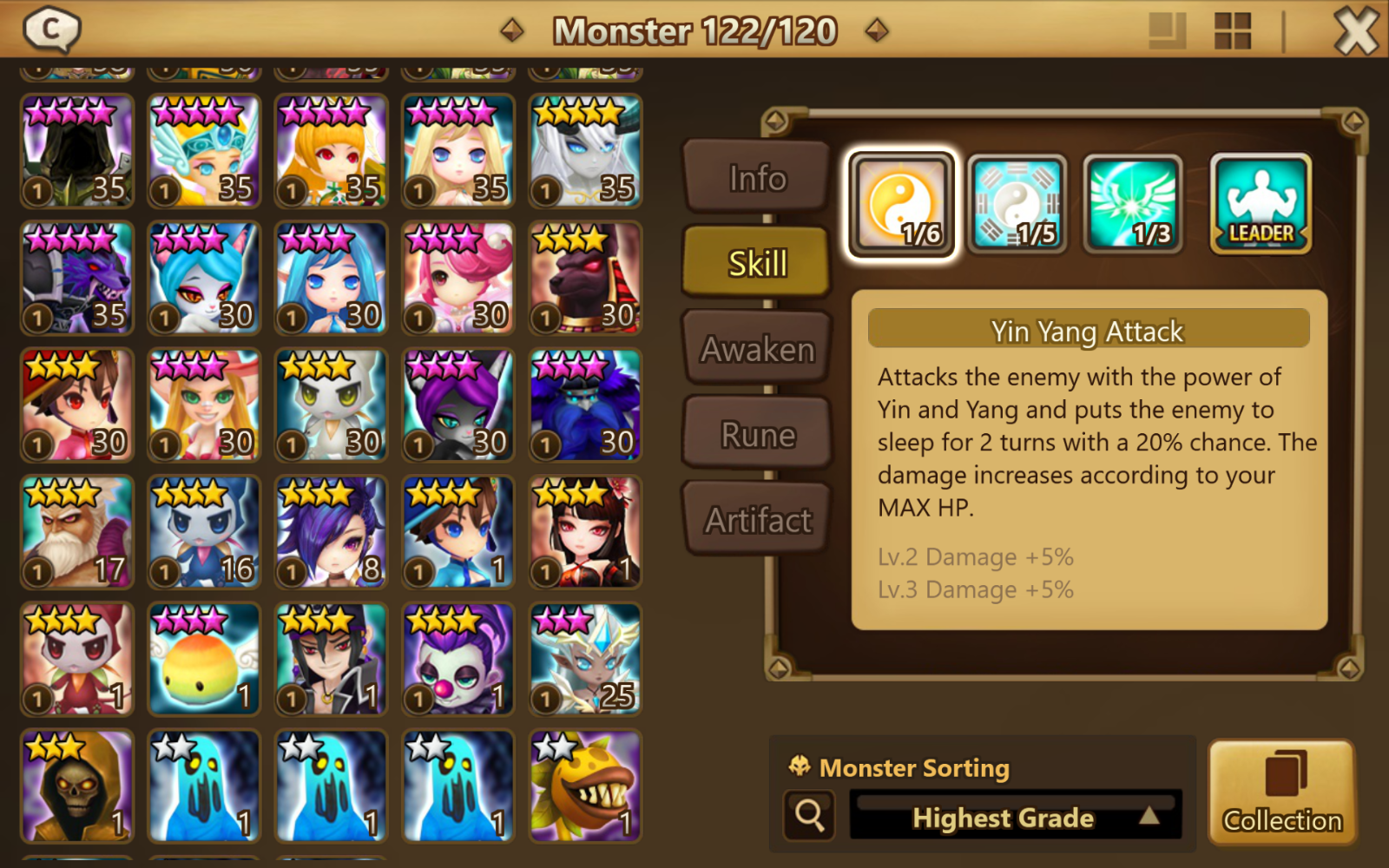Viewport: 1389px width, 868px height.
Task: Switch to the Info tab
Action: click(x=757, y=178)
